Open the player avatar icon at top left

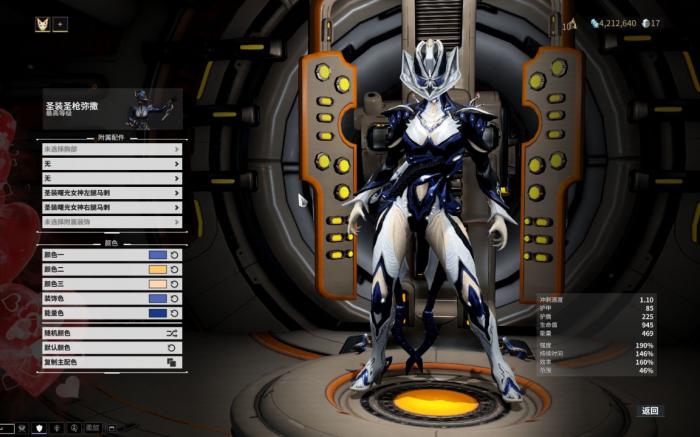42,24
